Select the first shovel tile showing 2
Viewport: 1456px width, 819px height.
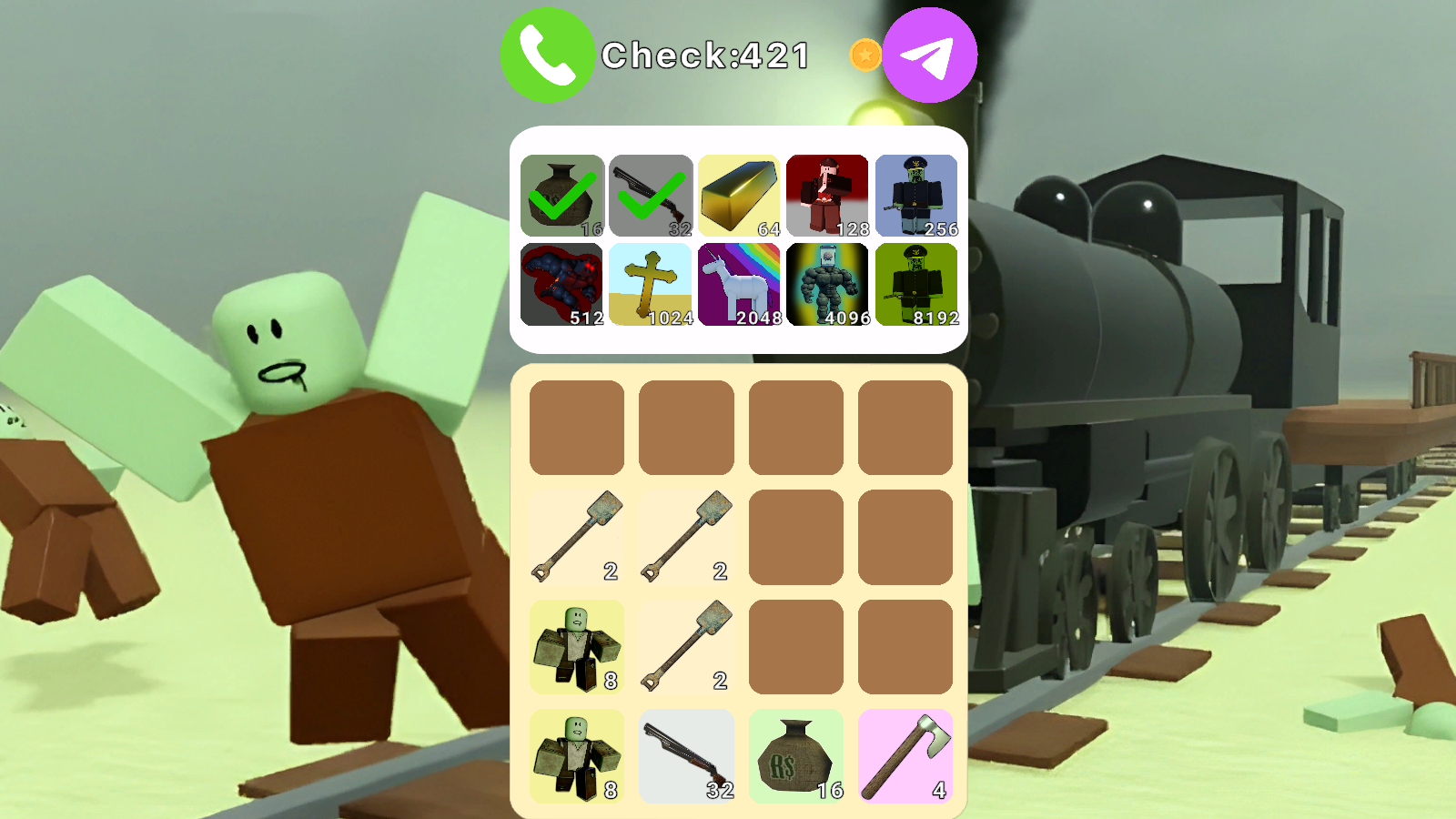[578, 535]
